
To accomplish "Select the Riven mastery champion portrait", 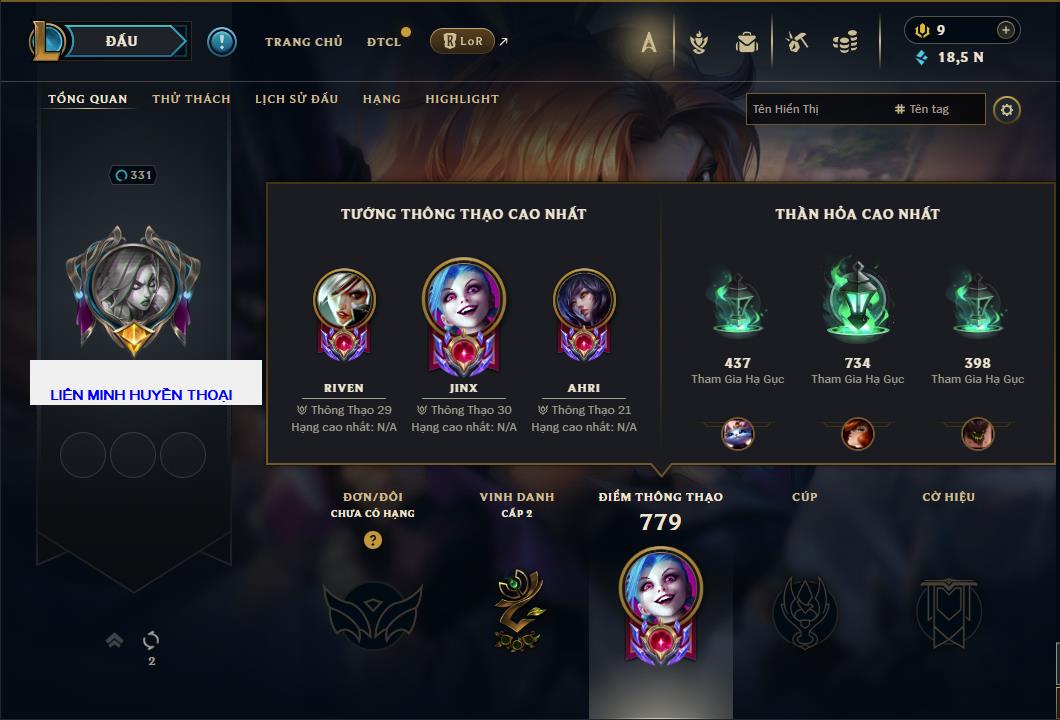I will (x=344, y=300).
